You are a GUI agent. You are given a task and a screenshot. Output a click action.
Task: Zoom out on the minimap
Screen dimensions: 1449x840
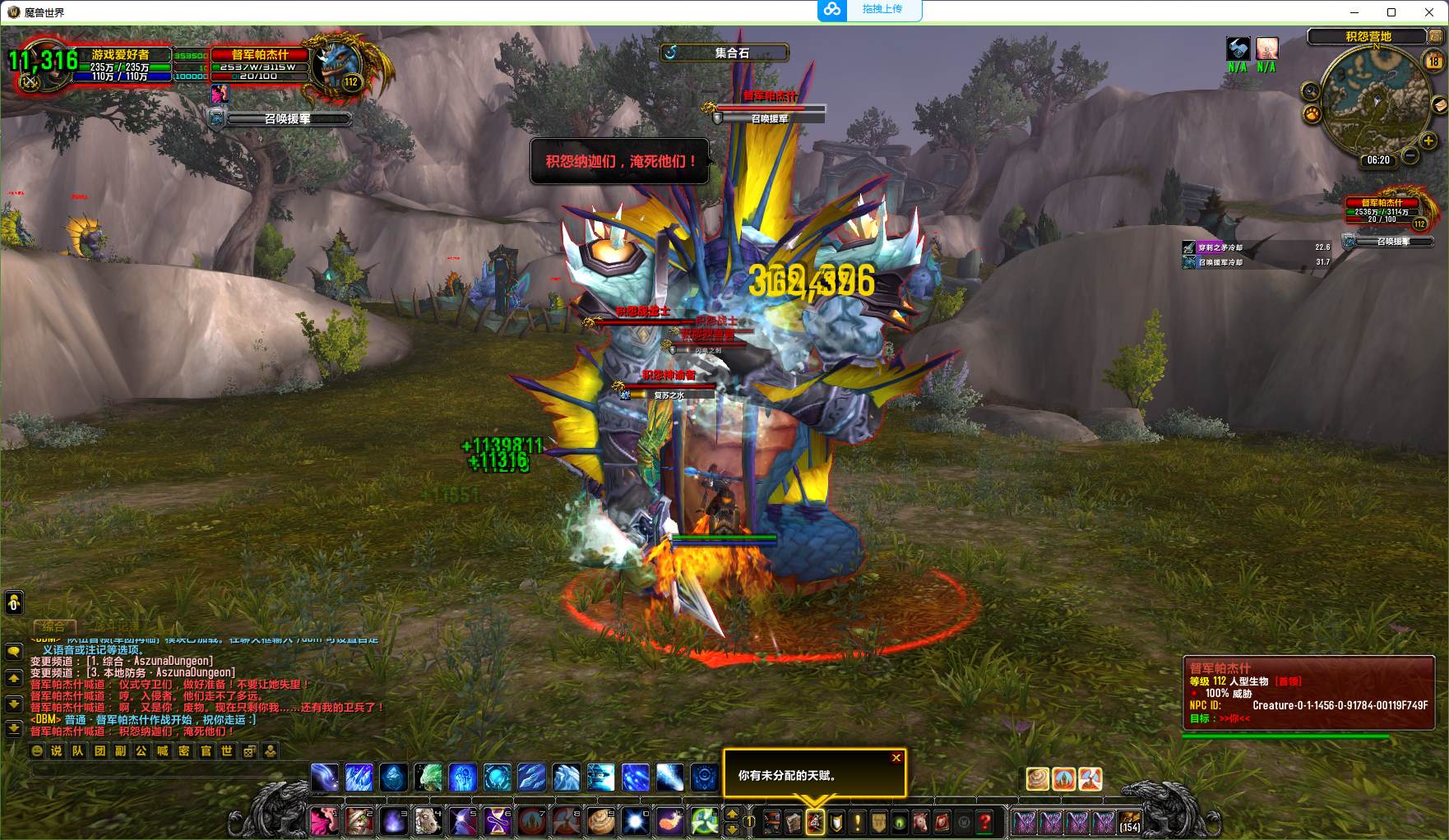pos(1410,155)
